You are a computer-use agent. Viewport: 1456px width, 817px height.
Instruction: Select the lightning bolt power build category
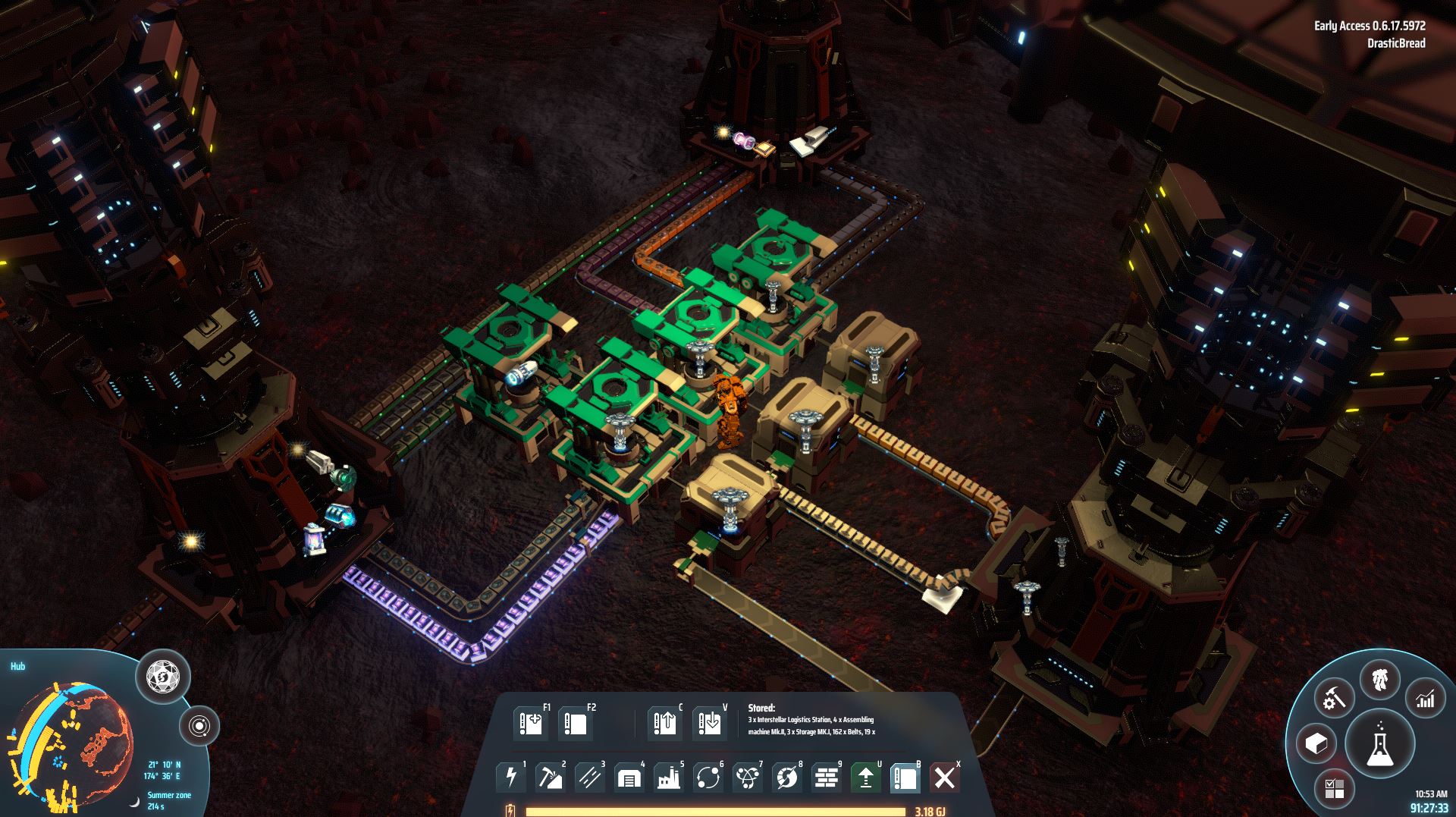pos(511,778)
